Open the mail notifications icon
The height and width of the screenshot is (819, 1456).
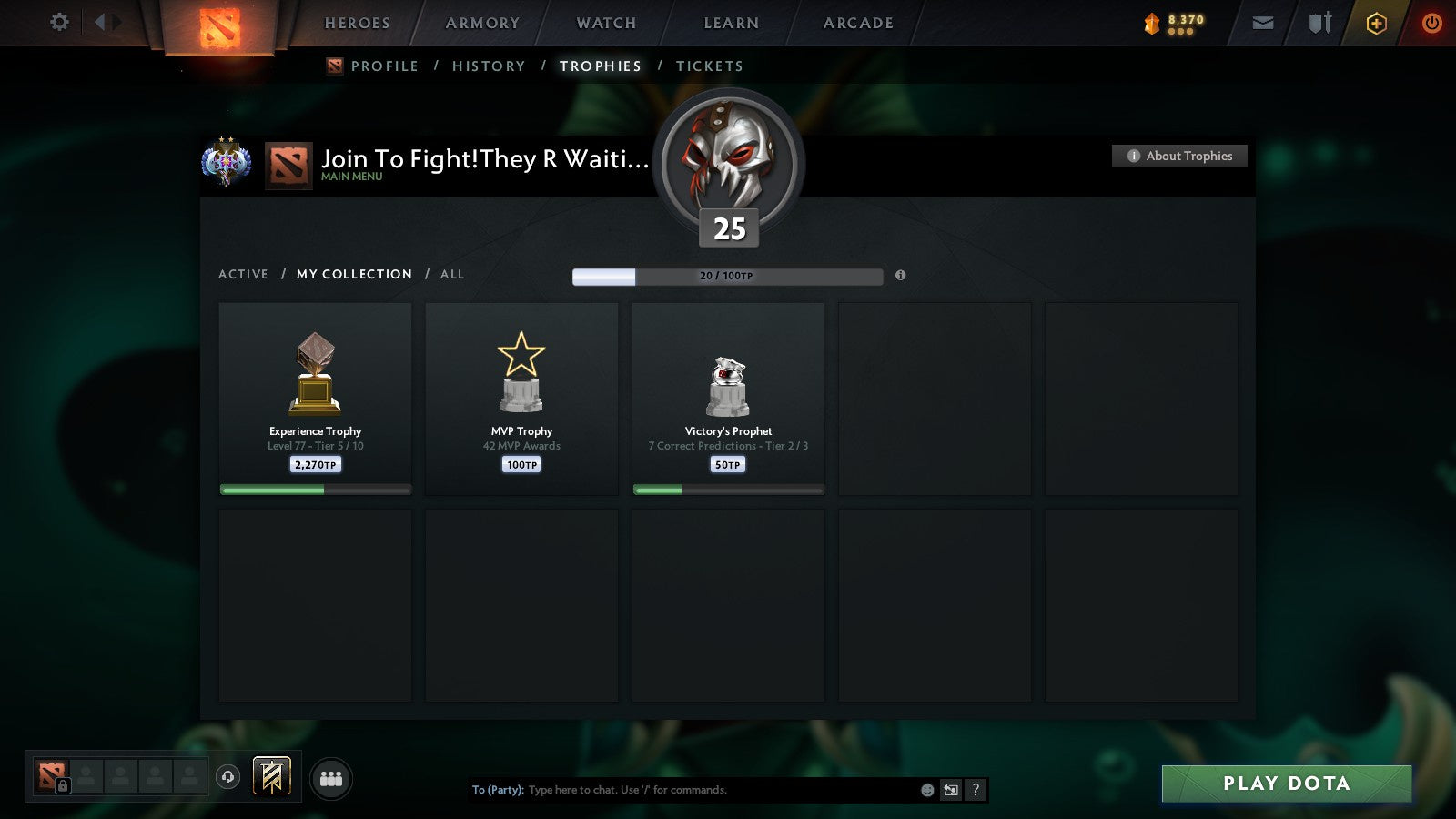(x=1263, y=22)
